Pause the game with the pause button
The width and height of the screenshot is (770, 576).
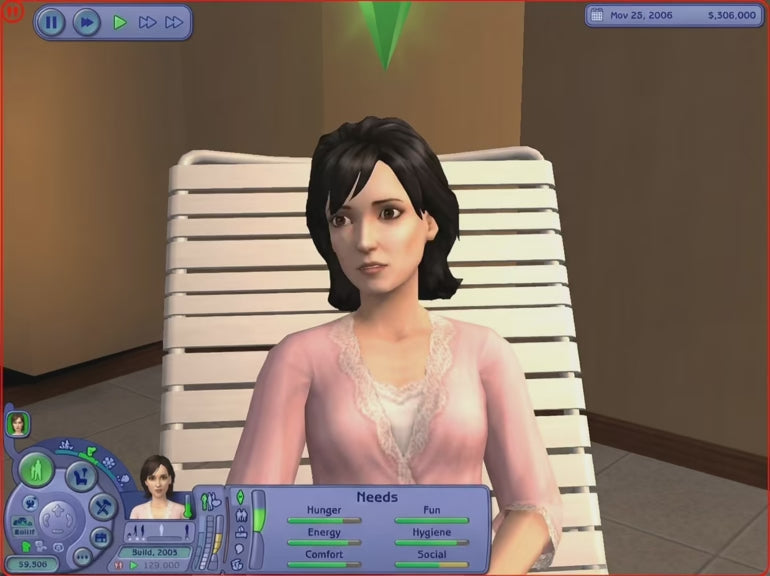point(51,21)
